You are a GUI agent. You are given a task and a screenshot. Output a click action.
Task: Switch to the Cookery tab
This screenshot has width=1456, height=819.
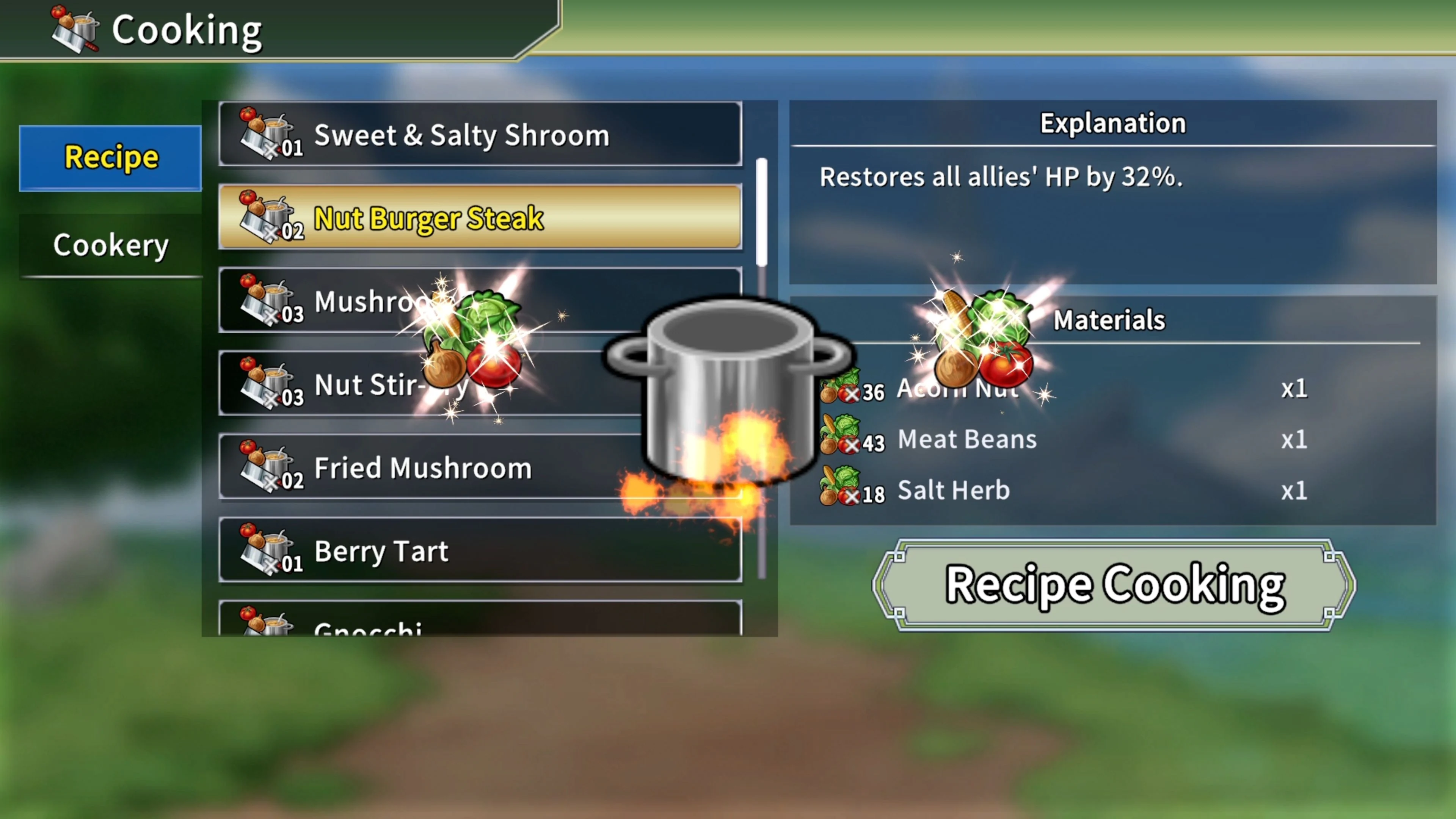click(110, 245)
